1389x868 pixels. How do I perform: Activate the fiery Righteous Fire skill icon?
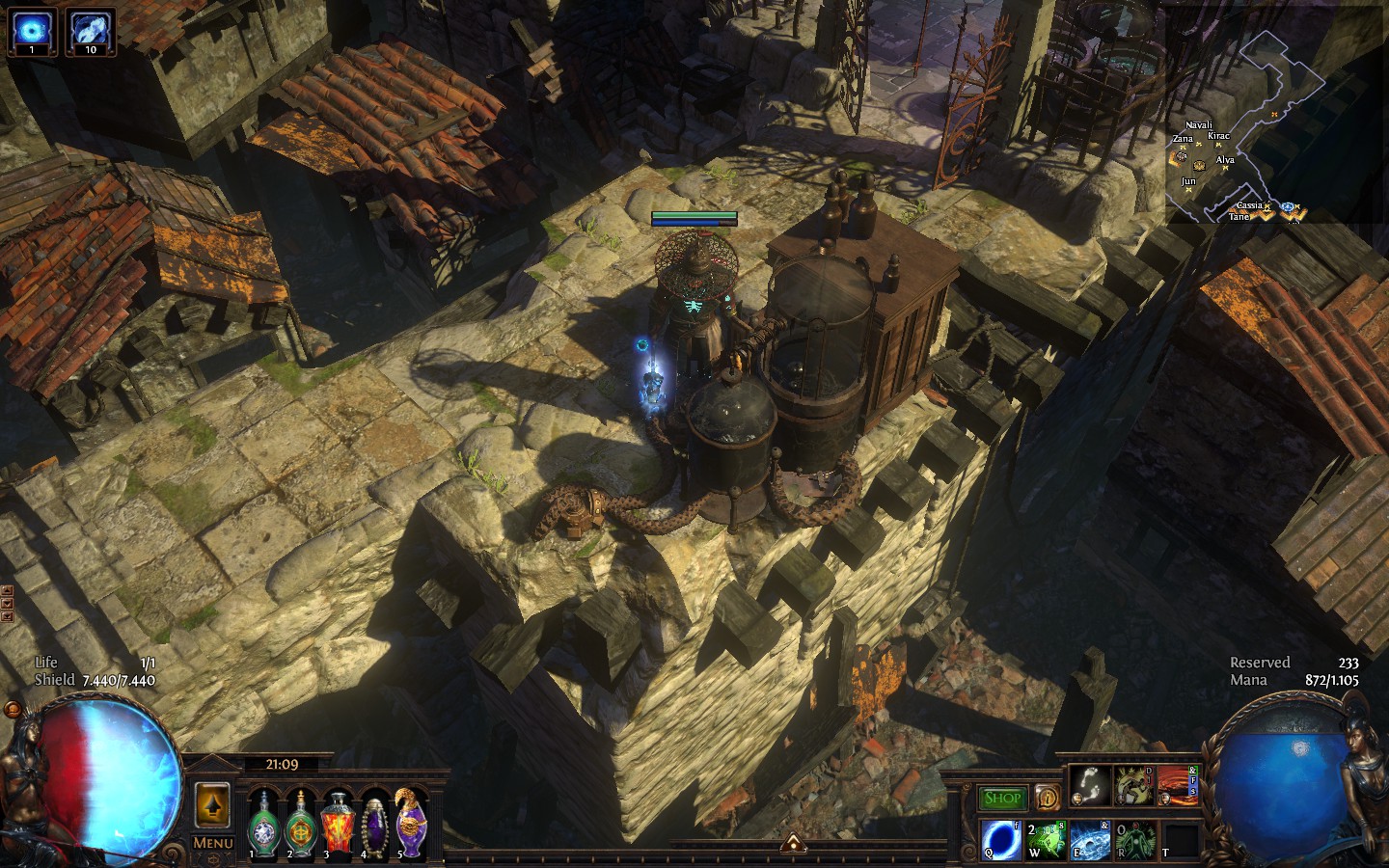click(x=1178, y=786)
